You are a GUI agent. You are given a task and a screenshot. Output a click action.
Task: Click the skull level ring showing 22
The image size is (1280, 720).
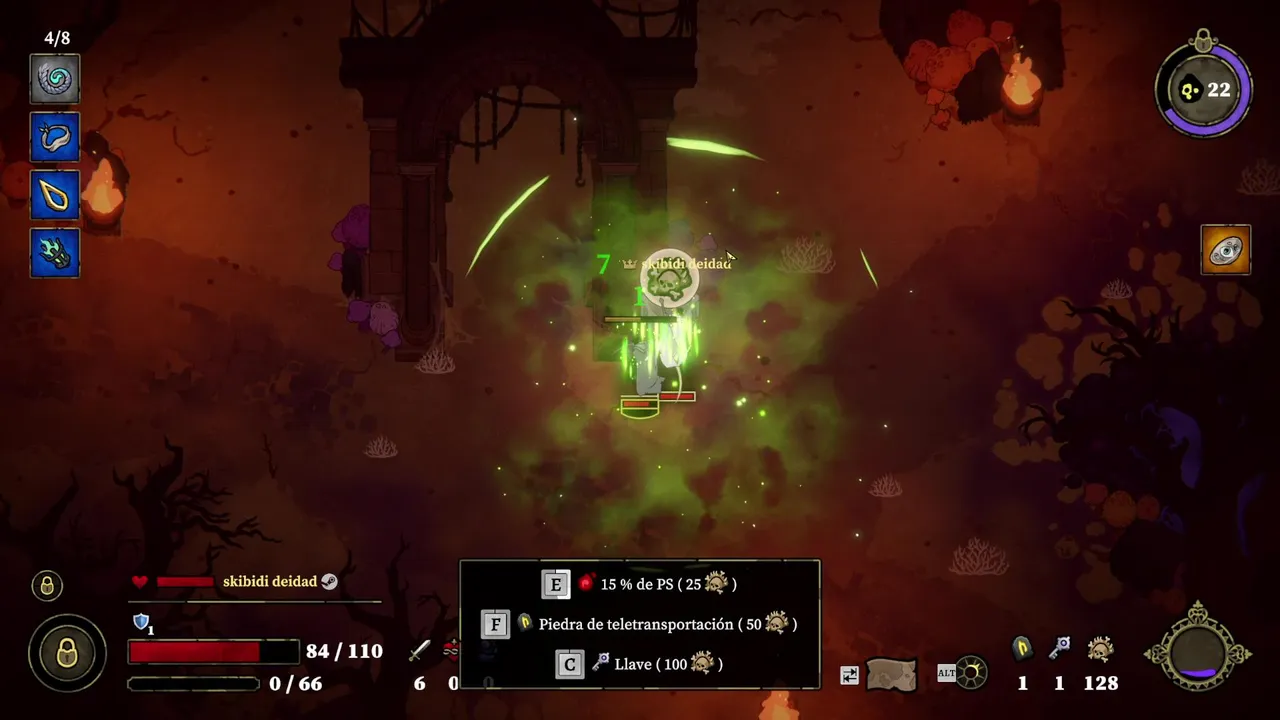click(x=1203, y=90)
